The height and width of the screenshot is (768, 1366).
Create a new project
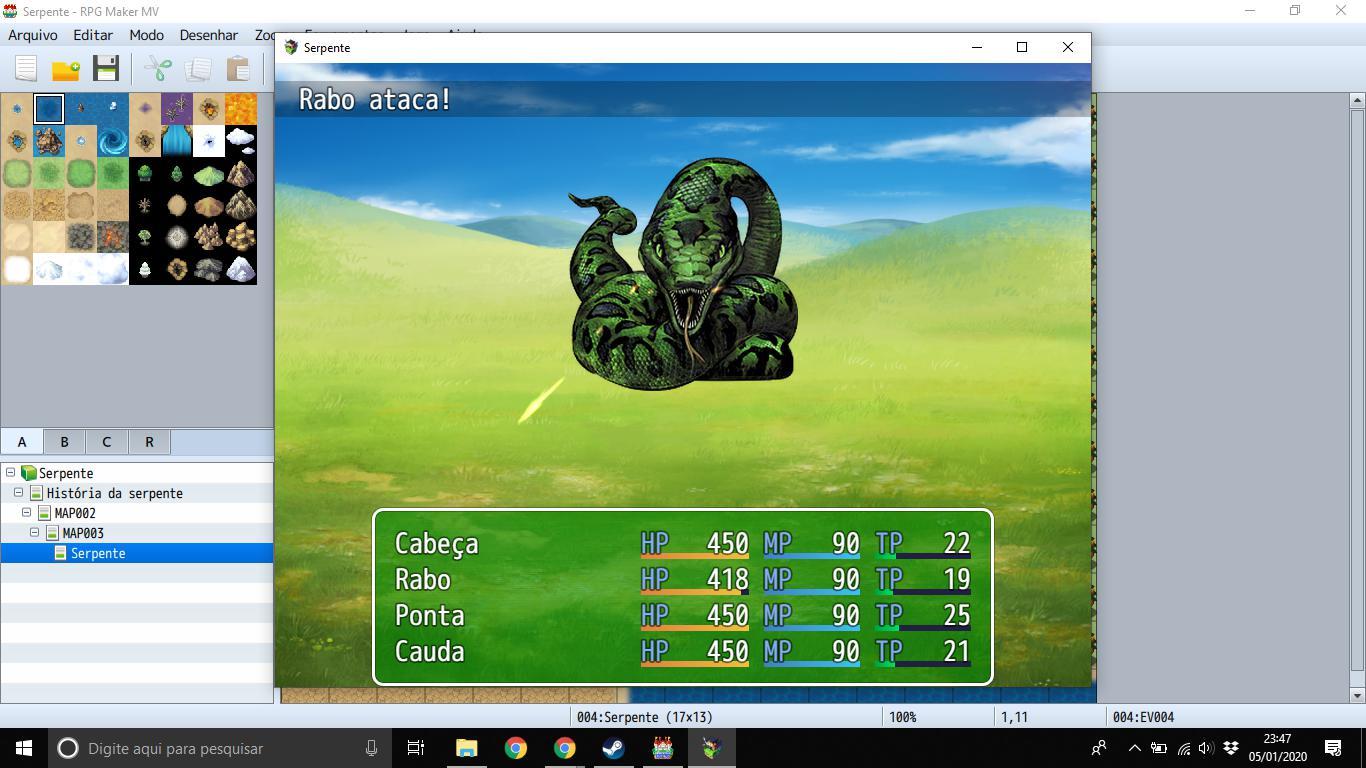pyautogui.click(x=25, y=69)
